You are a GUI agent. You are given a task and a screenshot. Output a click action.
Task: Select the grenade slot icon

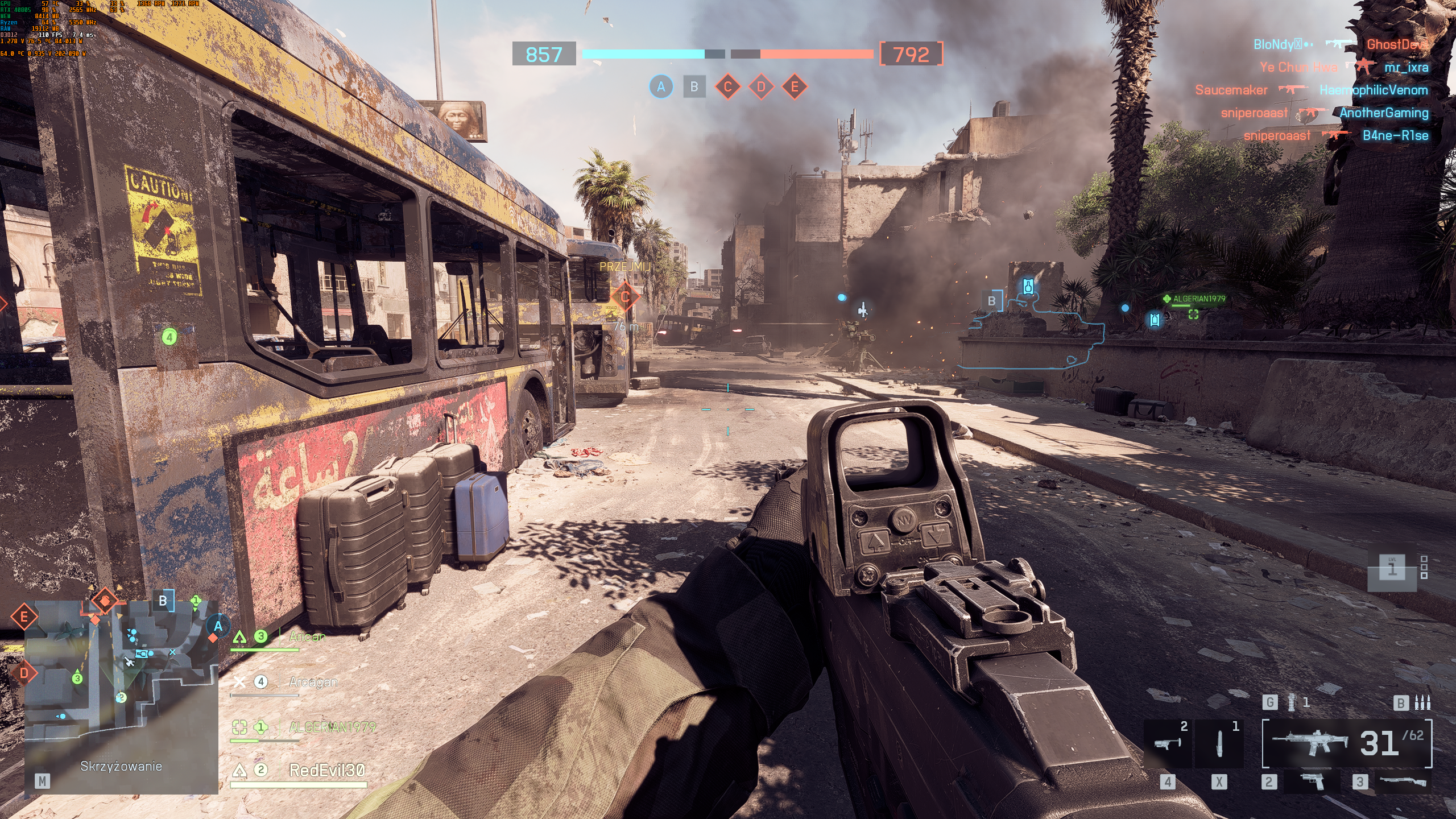(x=1291, y=702)
